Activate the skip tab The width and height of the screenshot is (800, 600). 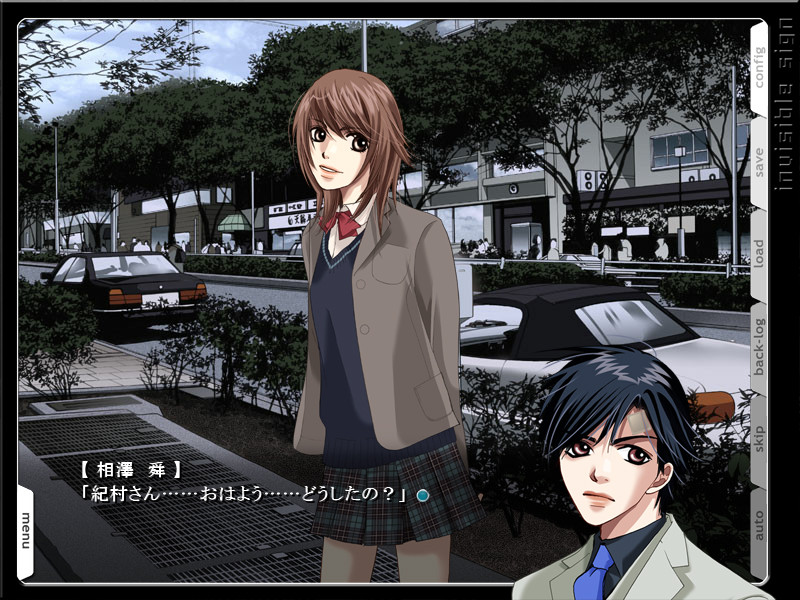tap(758, 438)
